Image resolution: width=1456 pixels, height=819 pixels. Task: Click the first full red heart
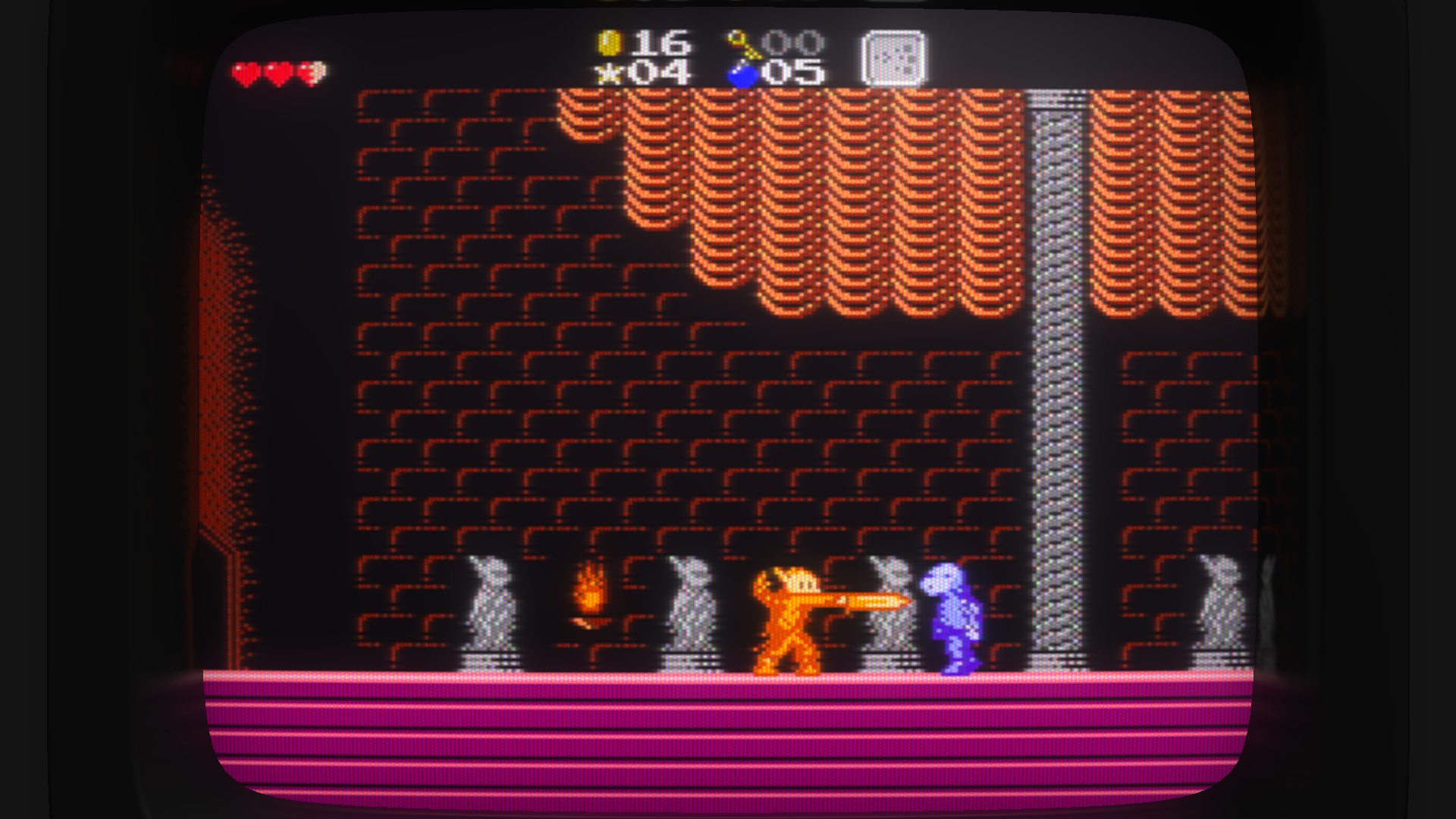tap(245, 71)
